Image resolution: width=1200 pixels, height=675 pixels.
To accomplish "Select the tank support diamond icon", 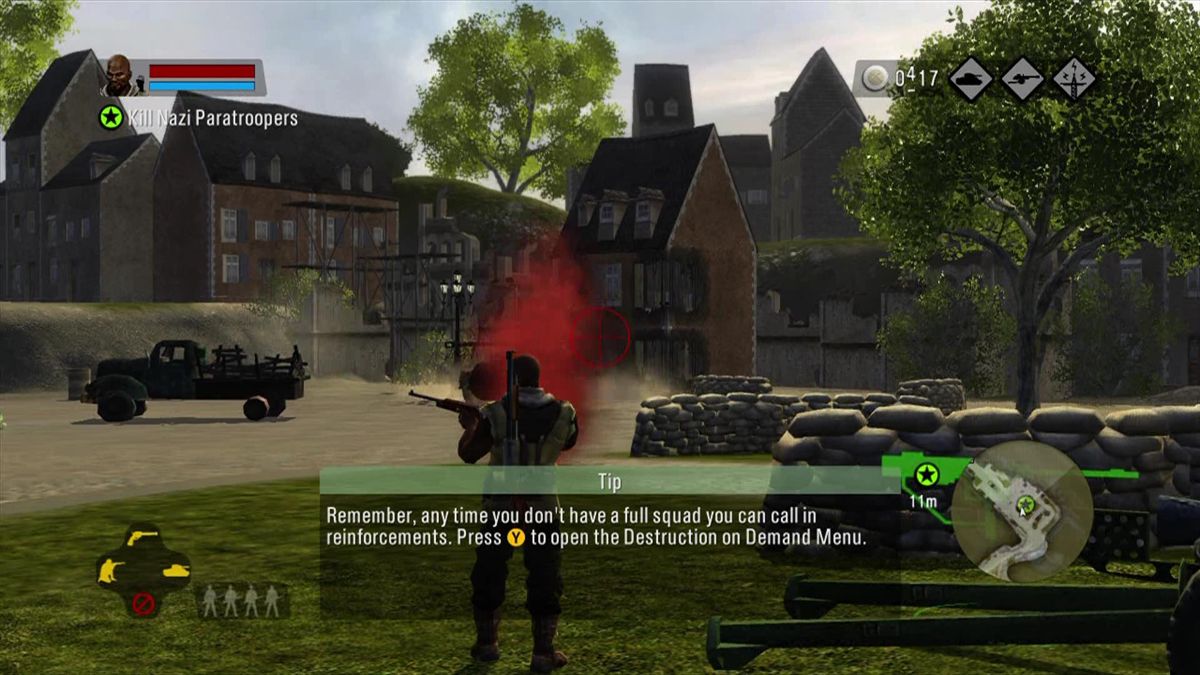I will [x=970, y=79].
